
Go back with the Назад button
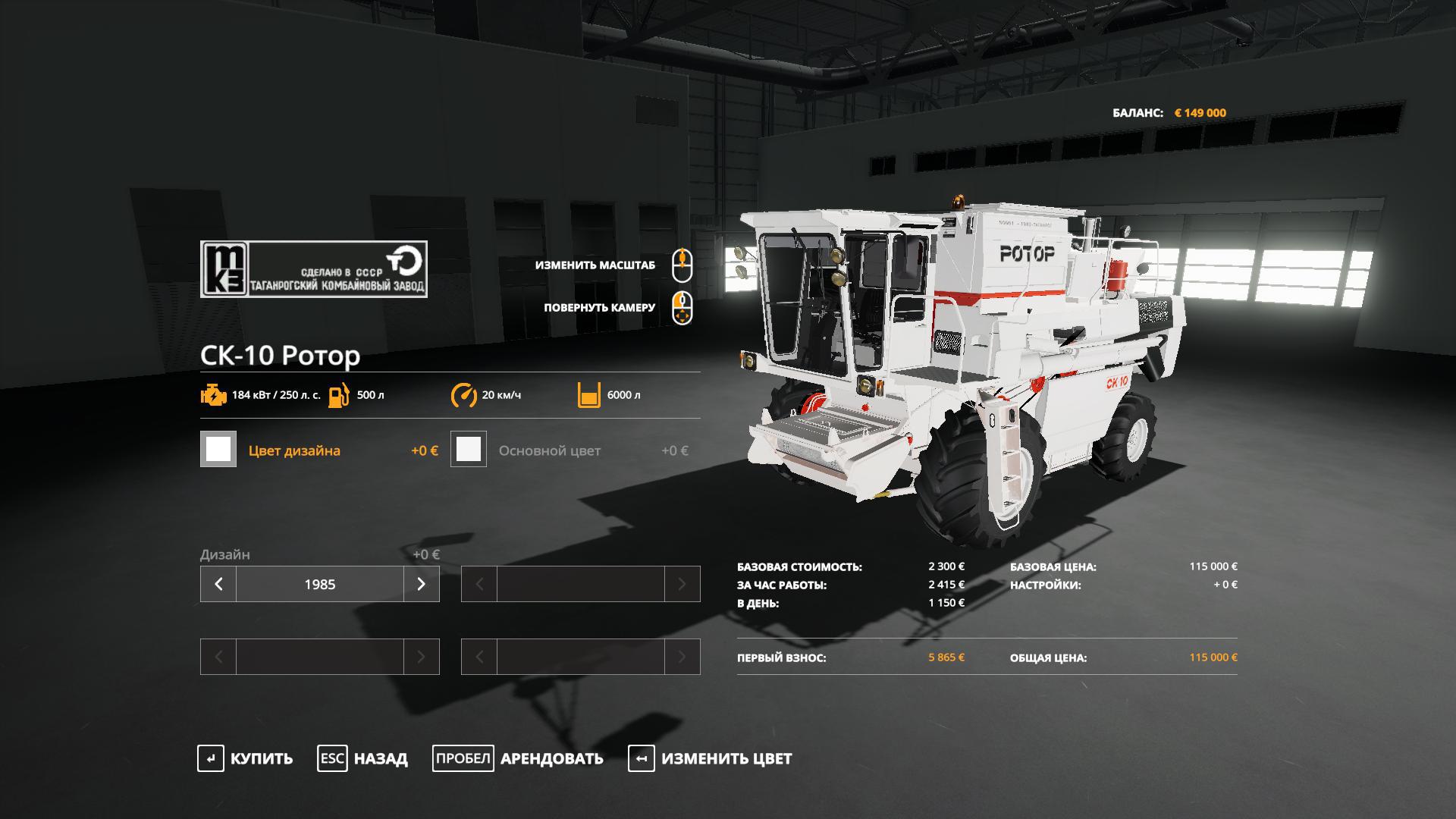[x=362, y=758]
